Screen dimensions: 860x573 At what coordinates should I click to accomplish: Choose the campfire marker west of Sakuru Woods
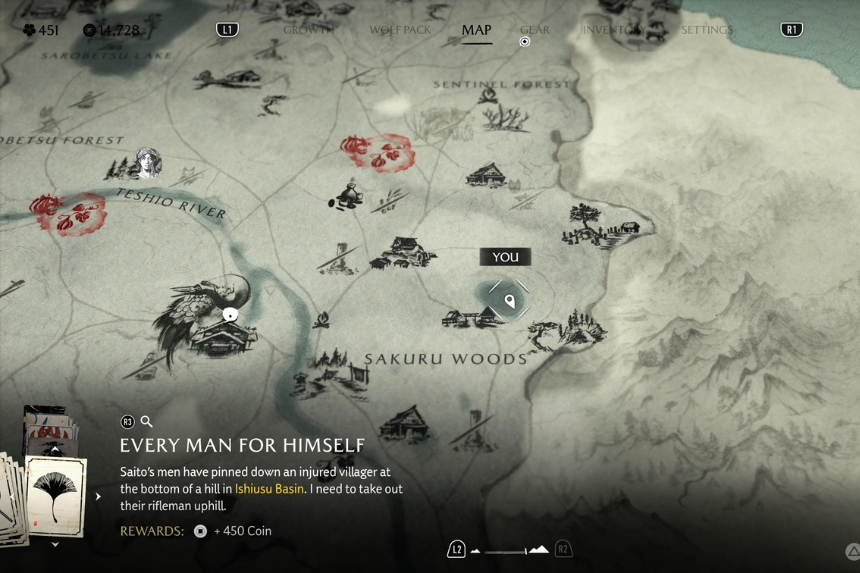click(x=322, y=320)
